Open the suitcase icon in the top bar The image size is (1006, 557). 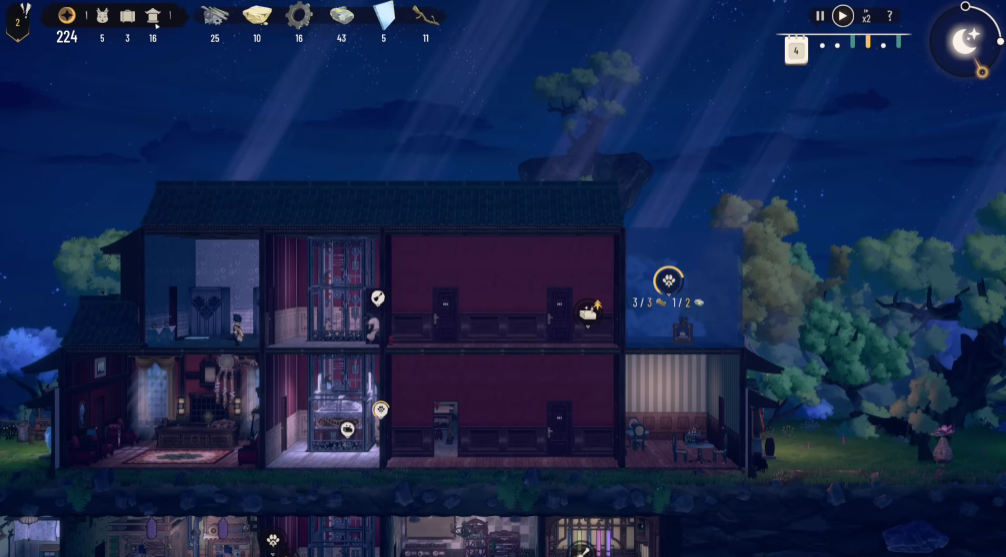point(127,16)
